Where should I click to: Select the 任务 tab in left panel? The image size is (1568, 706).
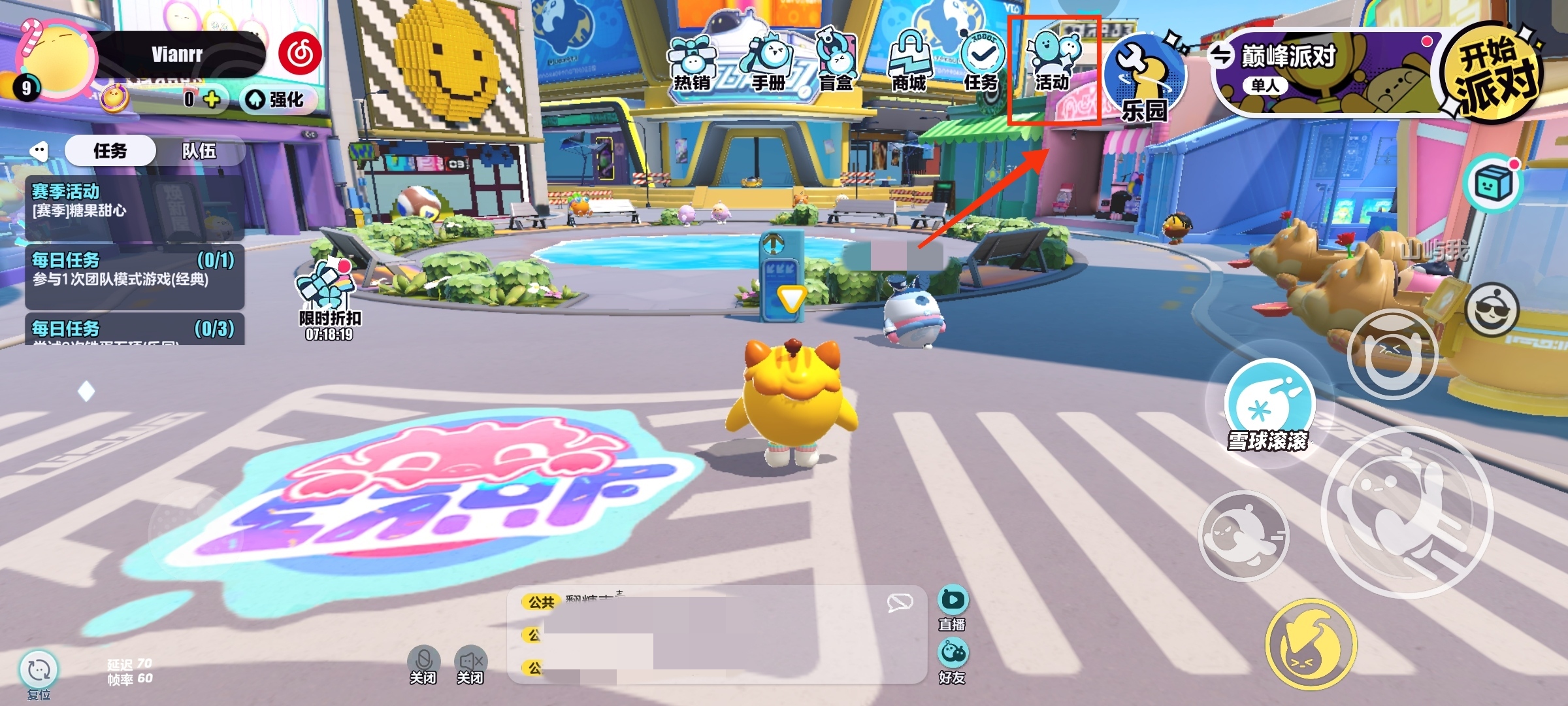point(110,151)
